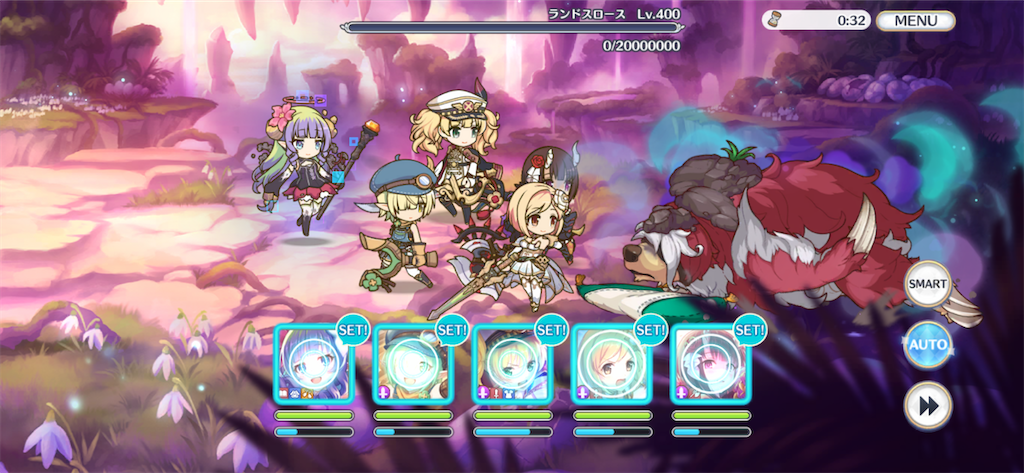Select the purple-haired girl's skill portrait
This screenshot has width=1024, height=473.
tap(313, 365)
